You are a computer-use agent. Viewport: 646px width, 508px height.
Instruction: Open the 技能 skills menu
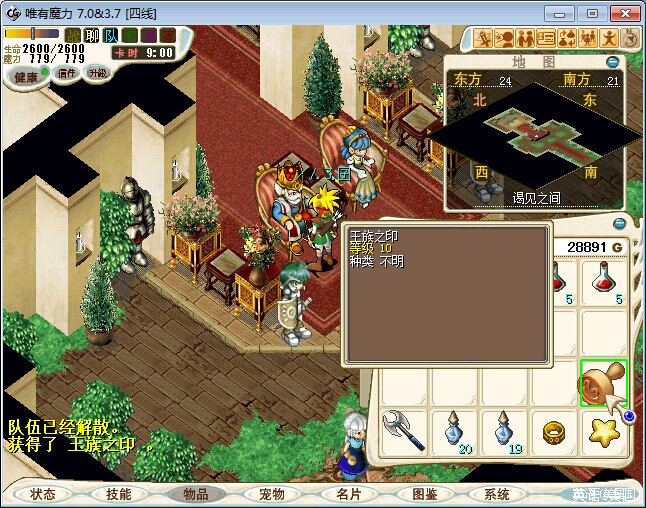119,494
